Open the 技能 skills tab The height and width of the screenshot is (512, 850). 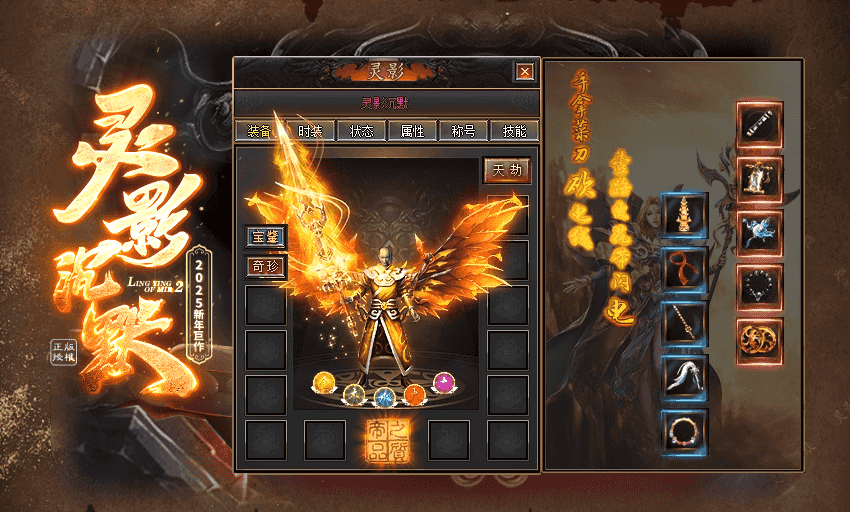pyautogui.click(x=515, y=131)
